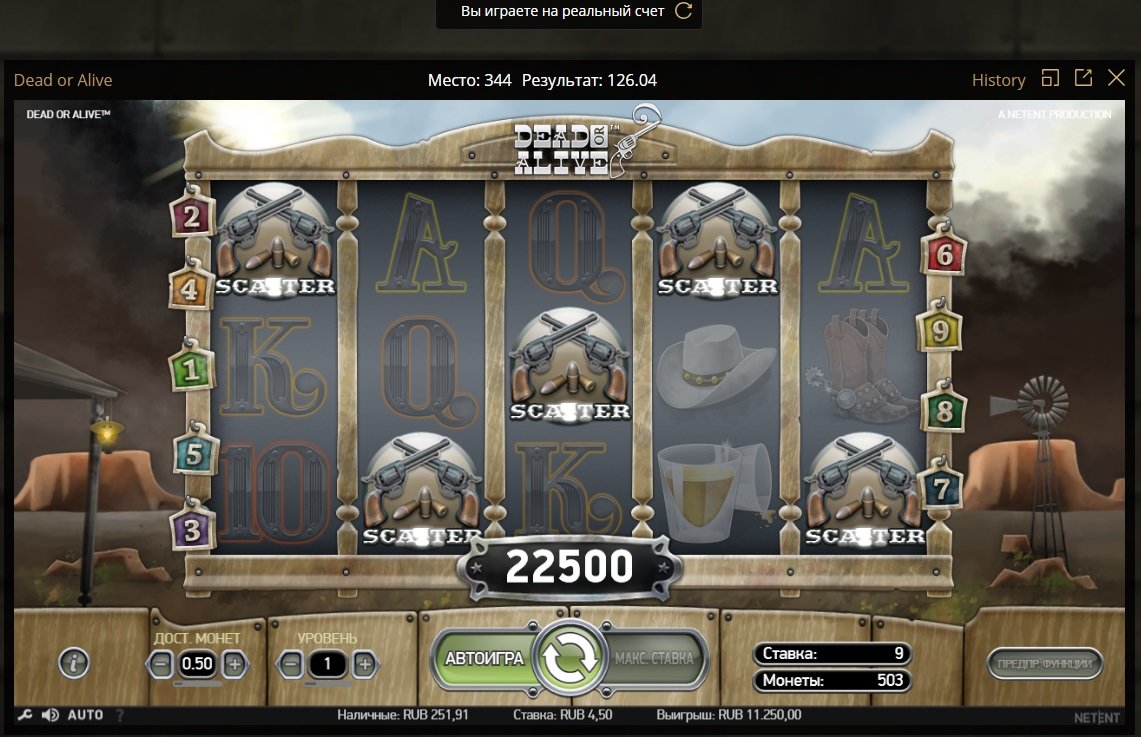Open the ПРЕДПР. ФУНКЦИИ feature preview
Viewport: 1141px width, 737px height.
[1044, 662]
